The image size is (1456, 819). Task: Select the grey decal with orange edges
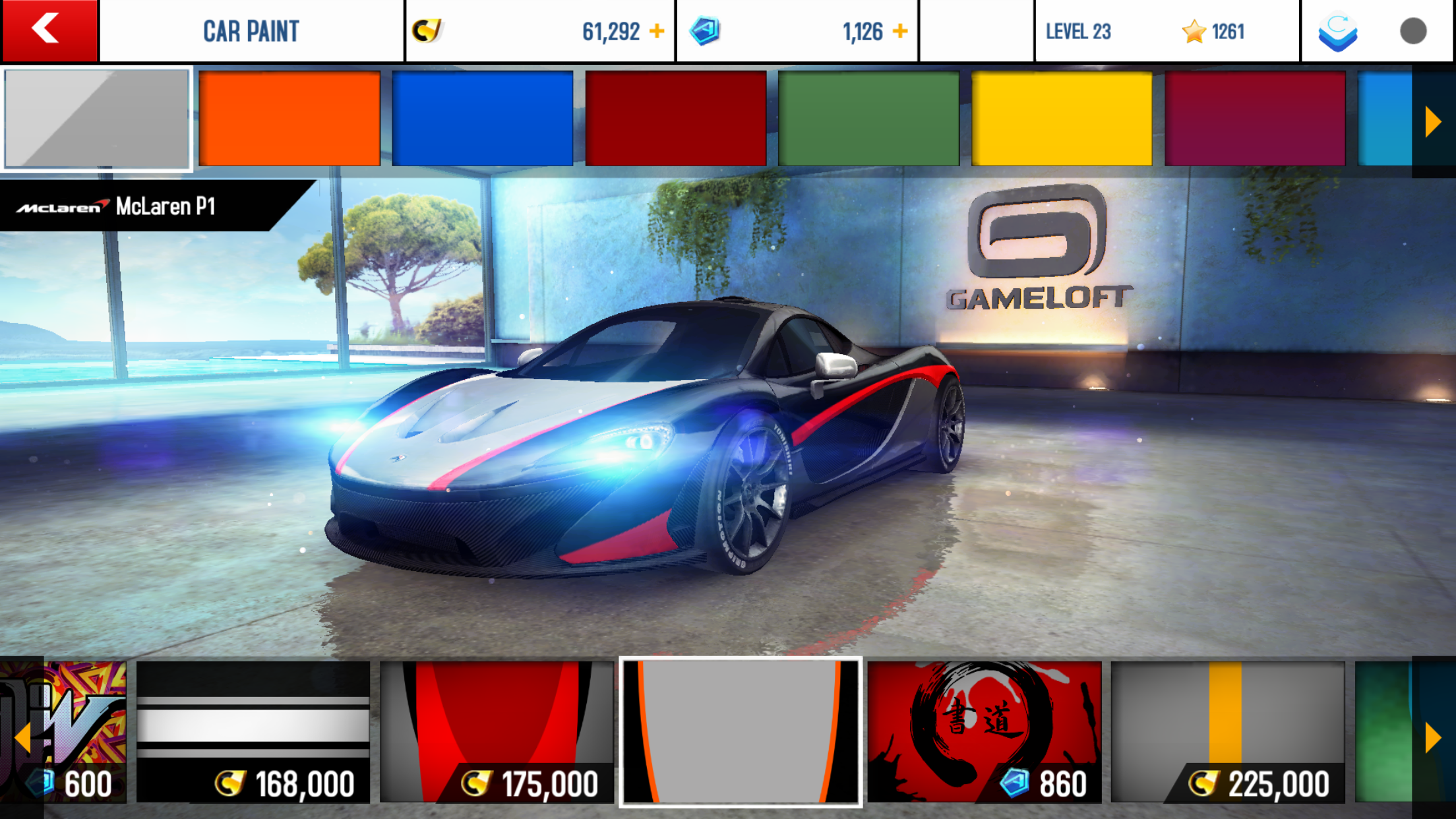741,732
